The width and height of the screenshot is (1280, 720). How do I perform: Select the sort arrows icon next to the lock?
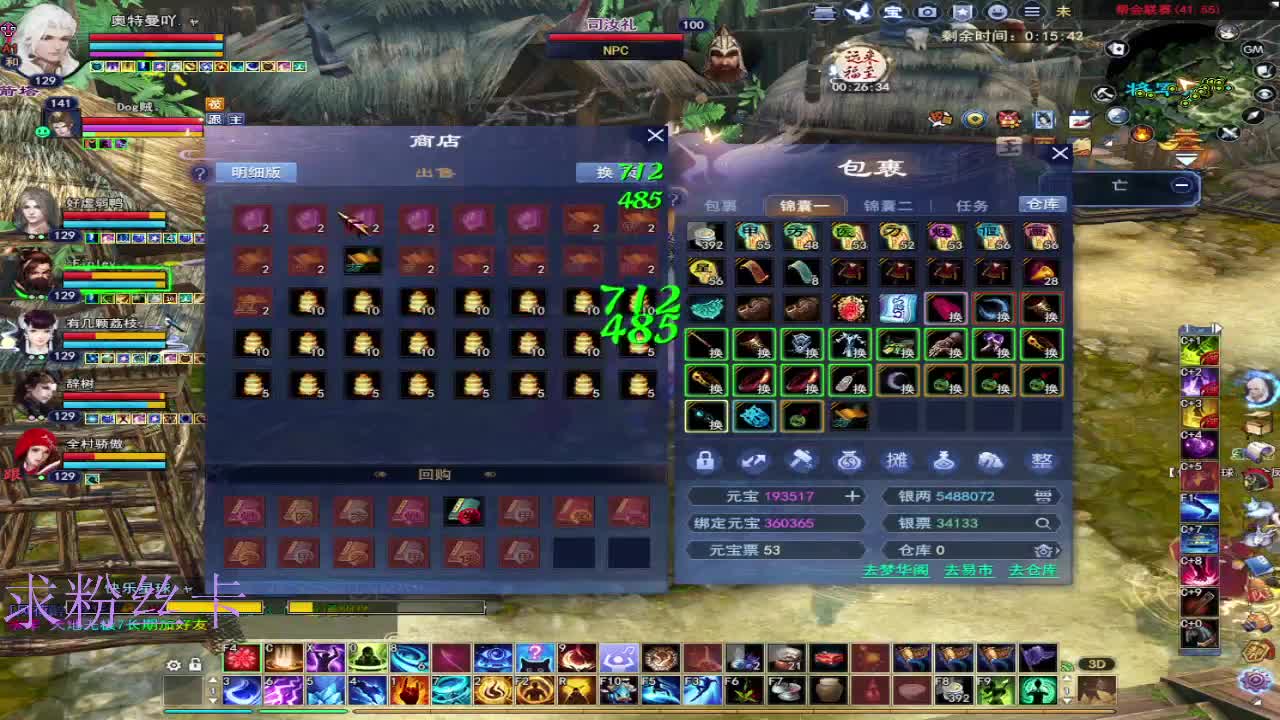753,460
